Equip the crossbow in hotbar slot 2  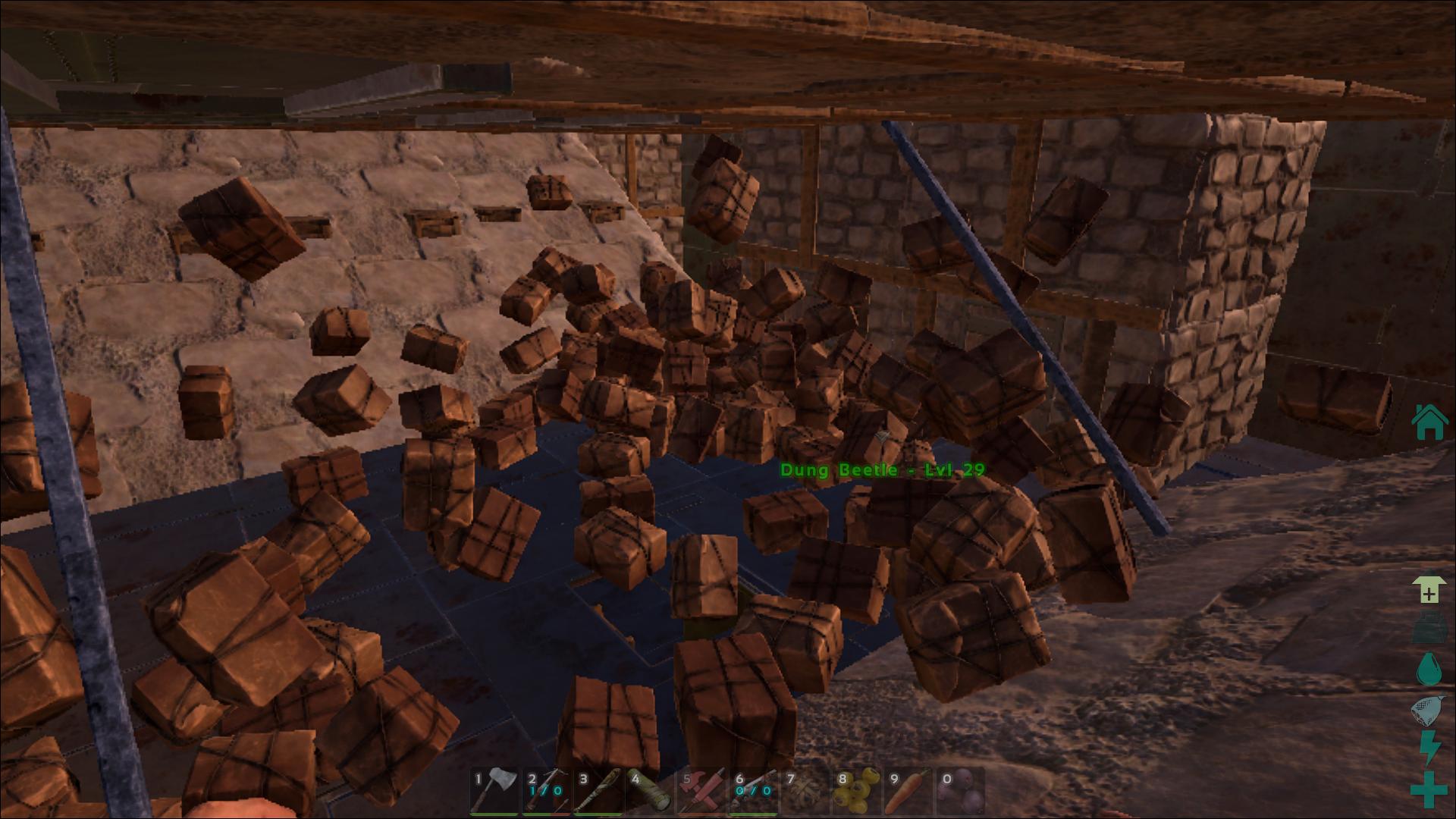pos(546,790)
